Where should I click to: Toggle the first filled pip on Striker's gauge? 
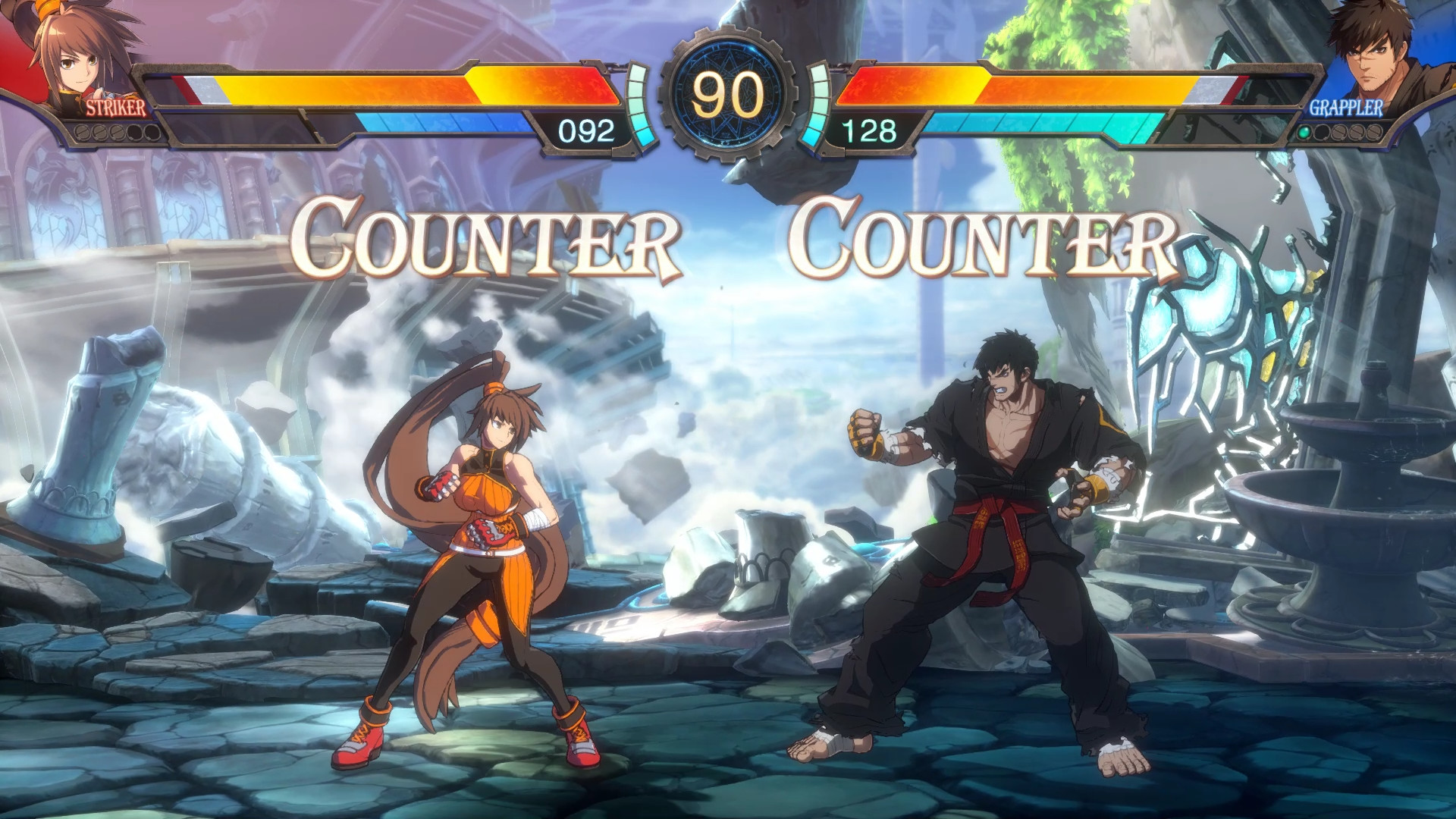pyautogui.click(x=82, y=133)
